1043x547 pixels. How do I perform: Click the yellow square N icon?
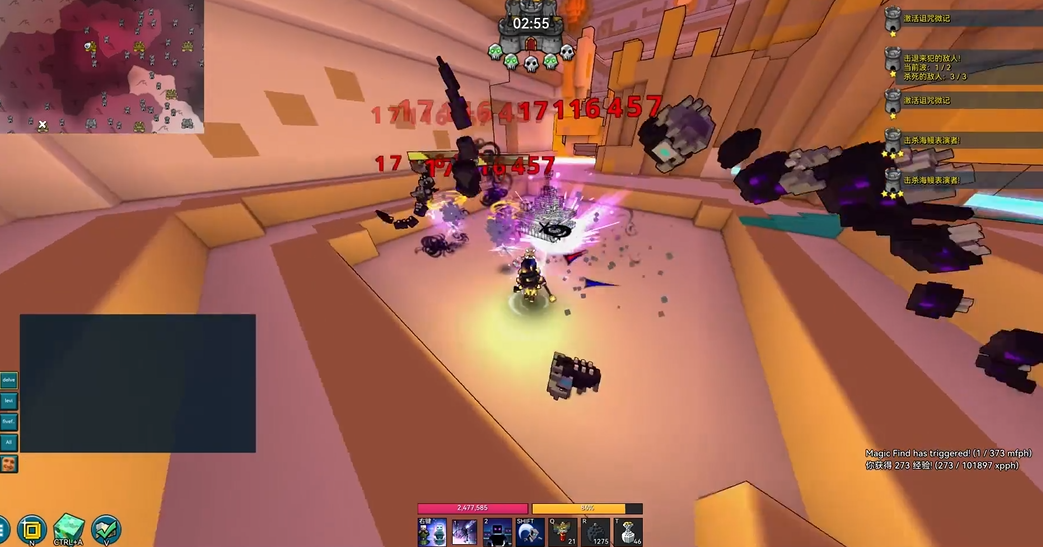point(32,529)
